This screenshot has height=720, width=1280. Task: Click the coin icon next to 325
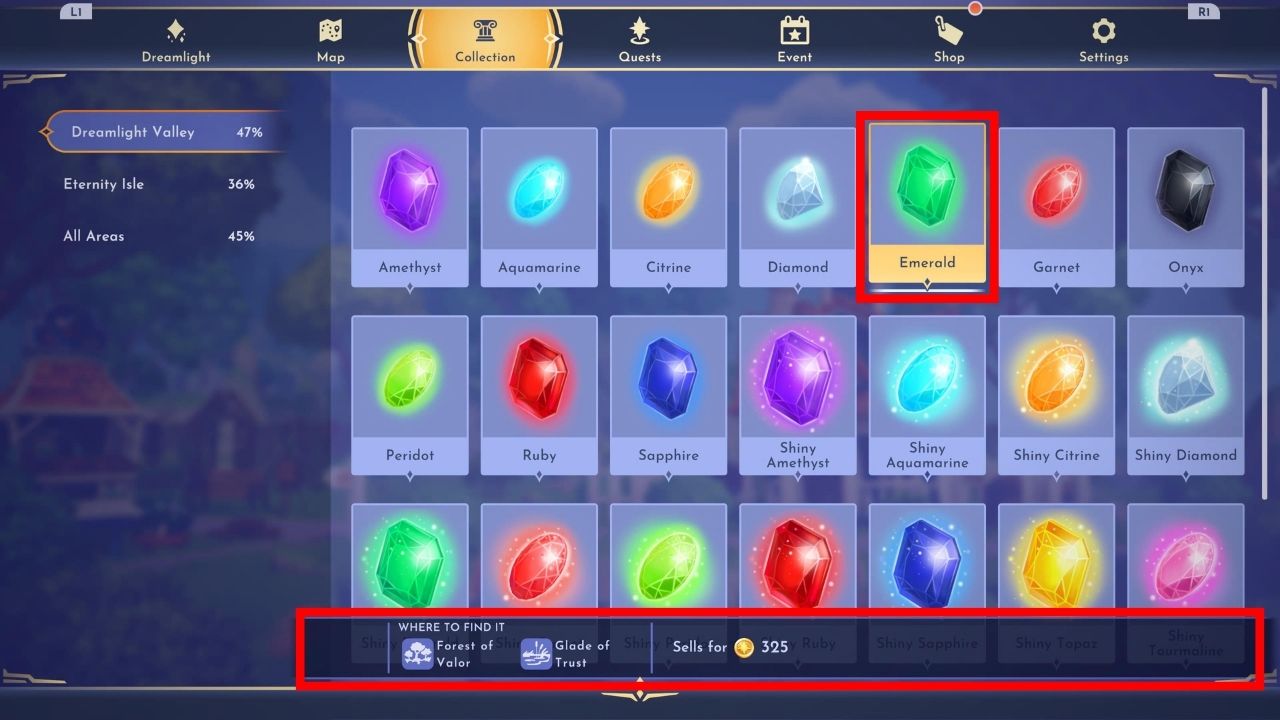click(742, 647)
